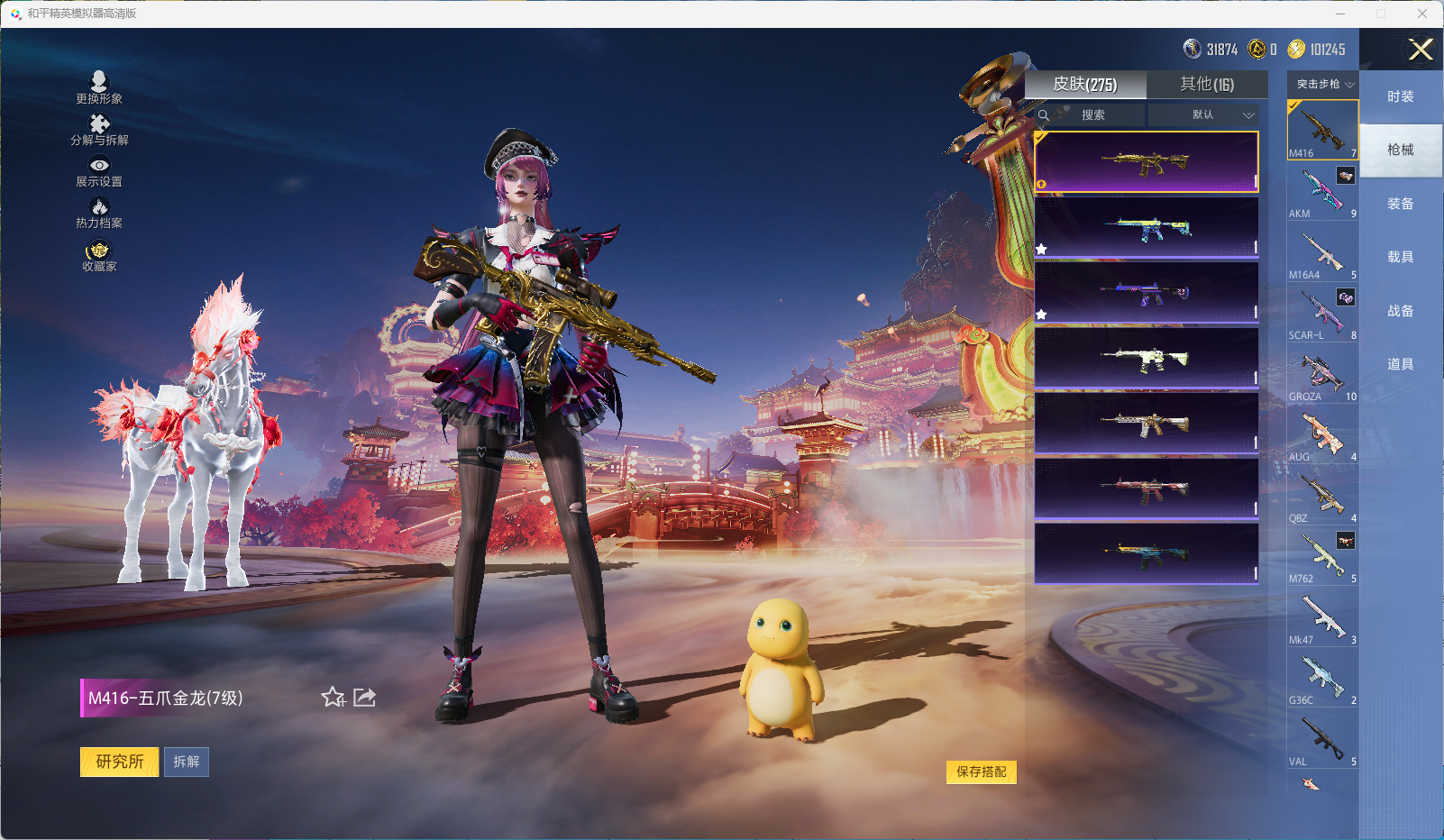Select the 皮肤(275) skins tab

(1085, 84)
